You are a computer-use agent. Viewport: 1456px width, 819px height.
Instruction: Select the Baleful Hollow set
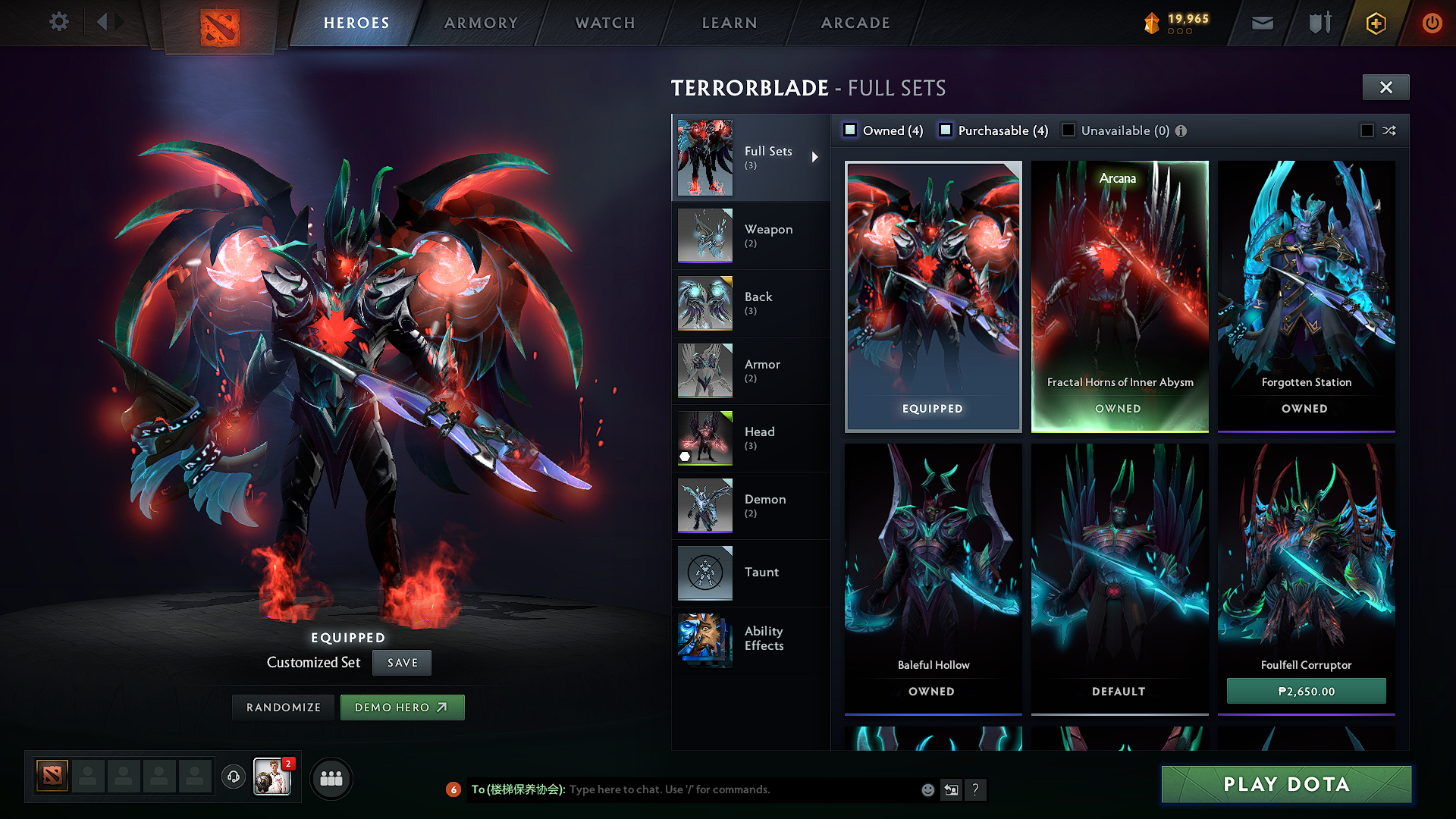click(933, 578)
